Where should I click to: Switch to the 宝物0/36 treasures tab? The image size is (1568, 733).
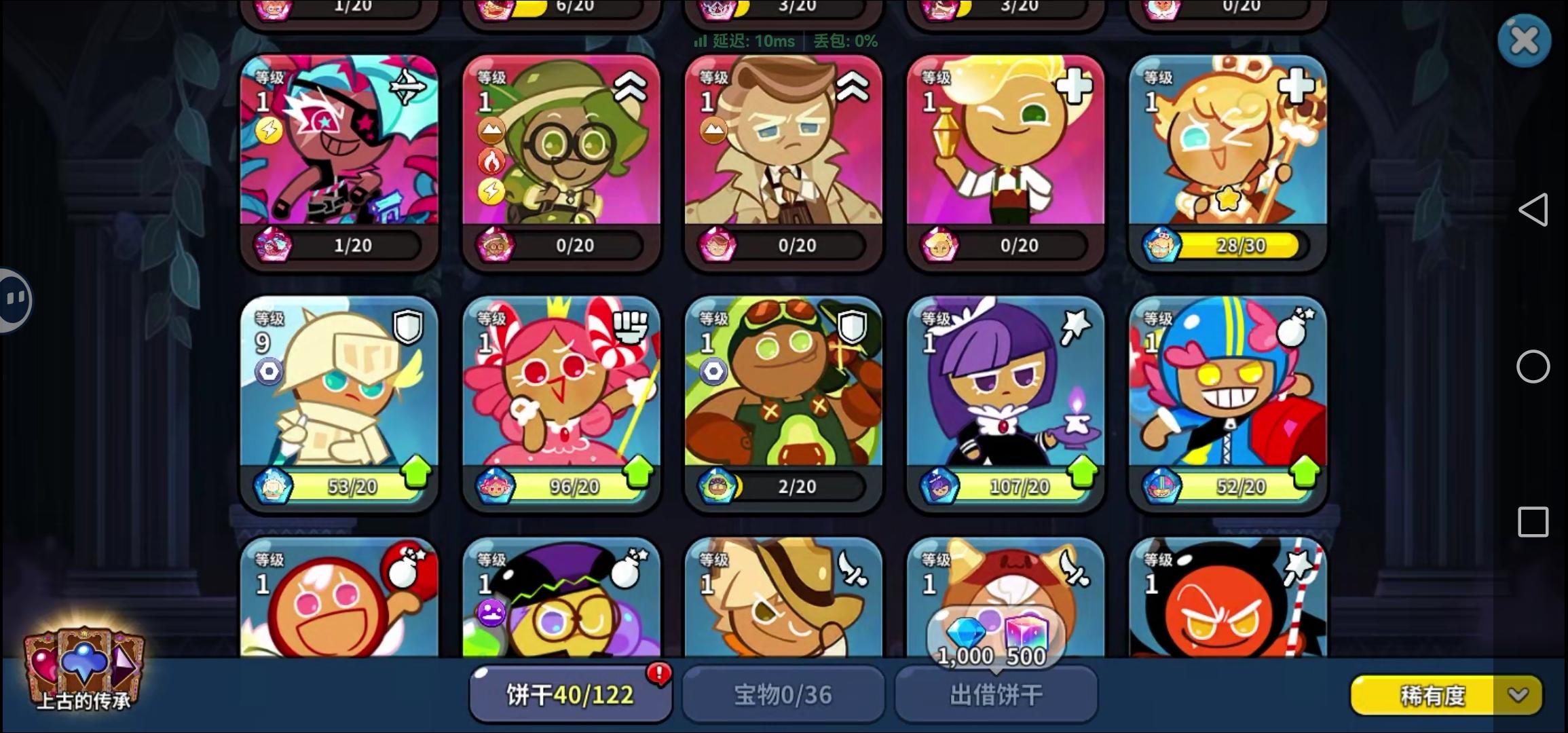coord(782,694)
